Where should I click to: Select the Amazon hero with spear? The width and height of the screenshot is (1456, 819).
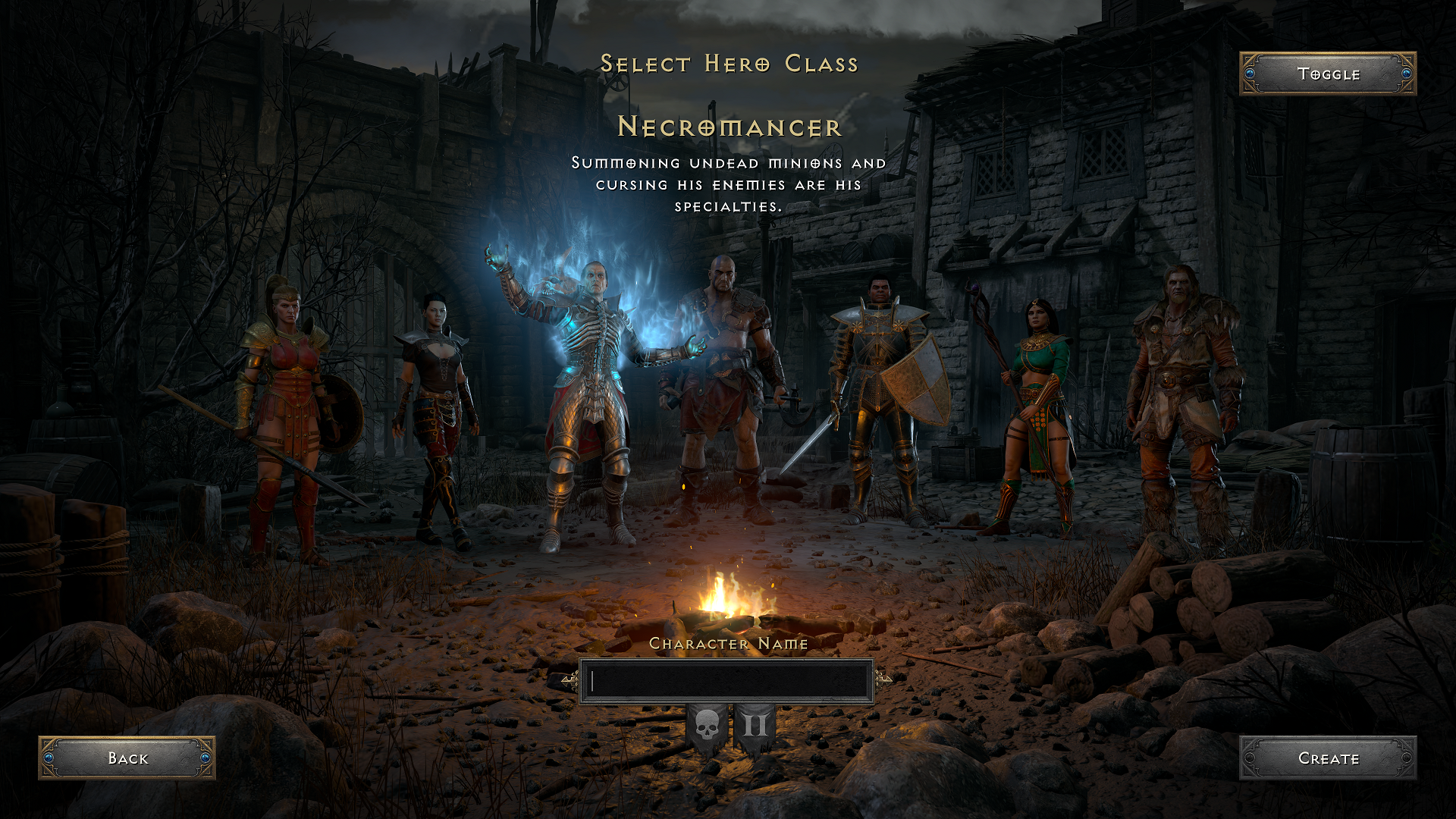tap(284, 409)
